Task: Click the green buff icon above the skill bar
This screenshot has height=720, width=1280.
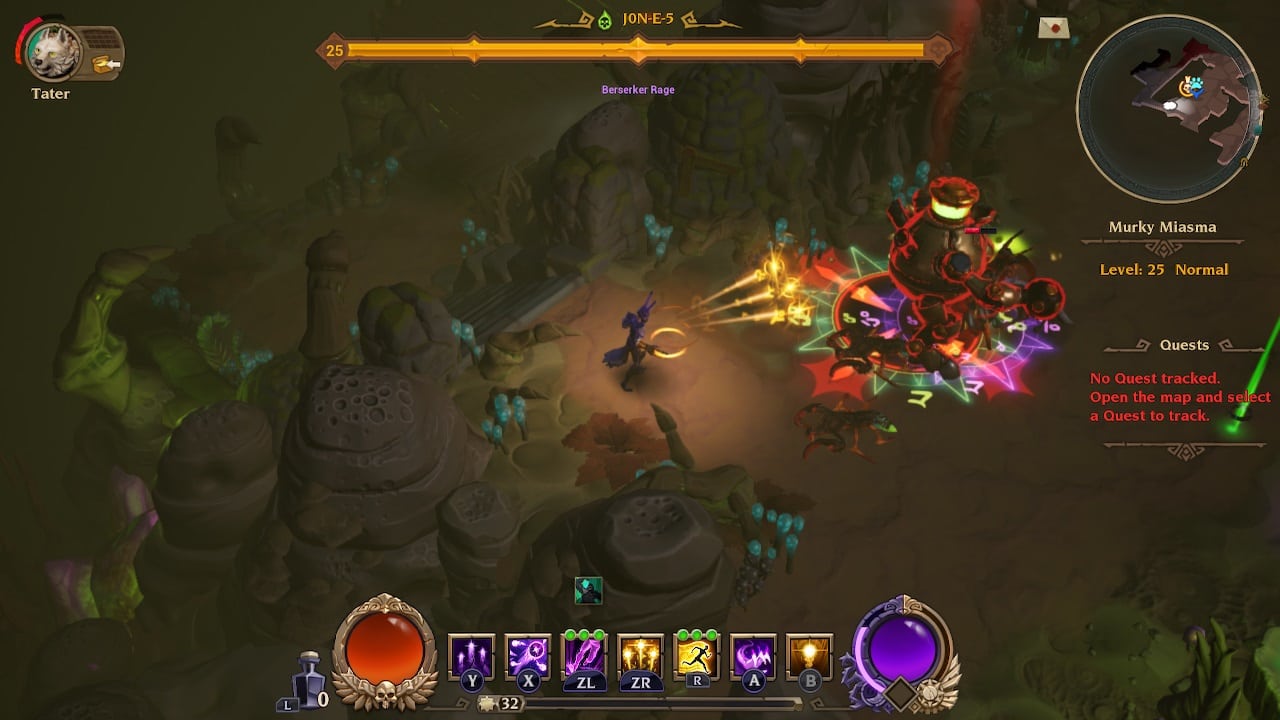Action: (590, 591)
